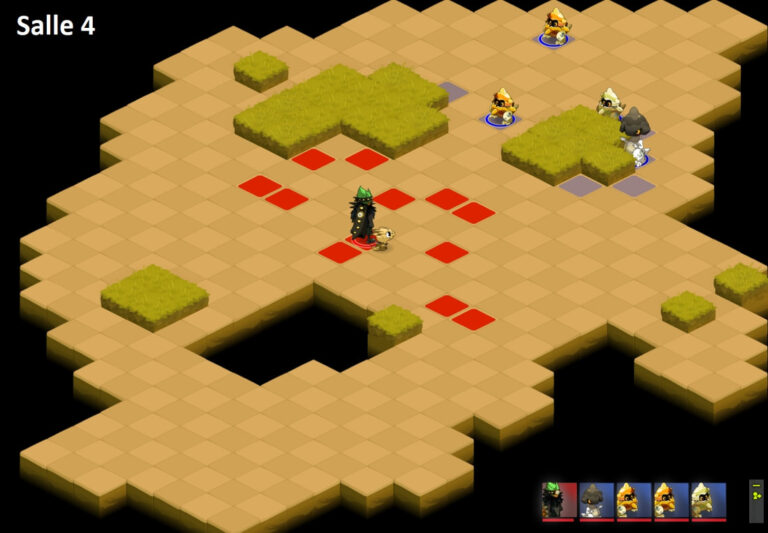Collapse the turn timeline with the minus button

[756, 486]
